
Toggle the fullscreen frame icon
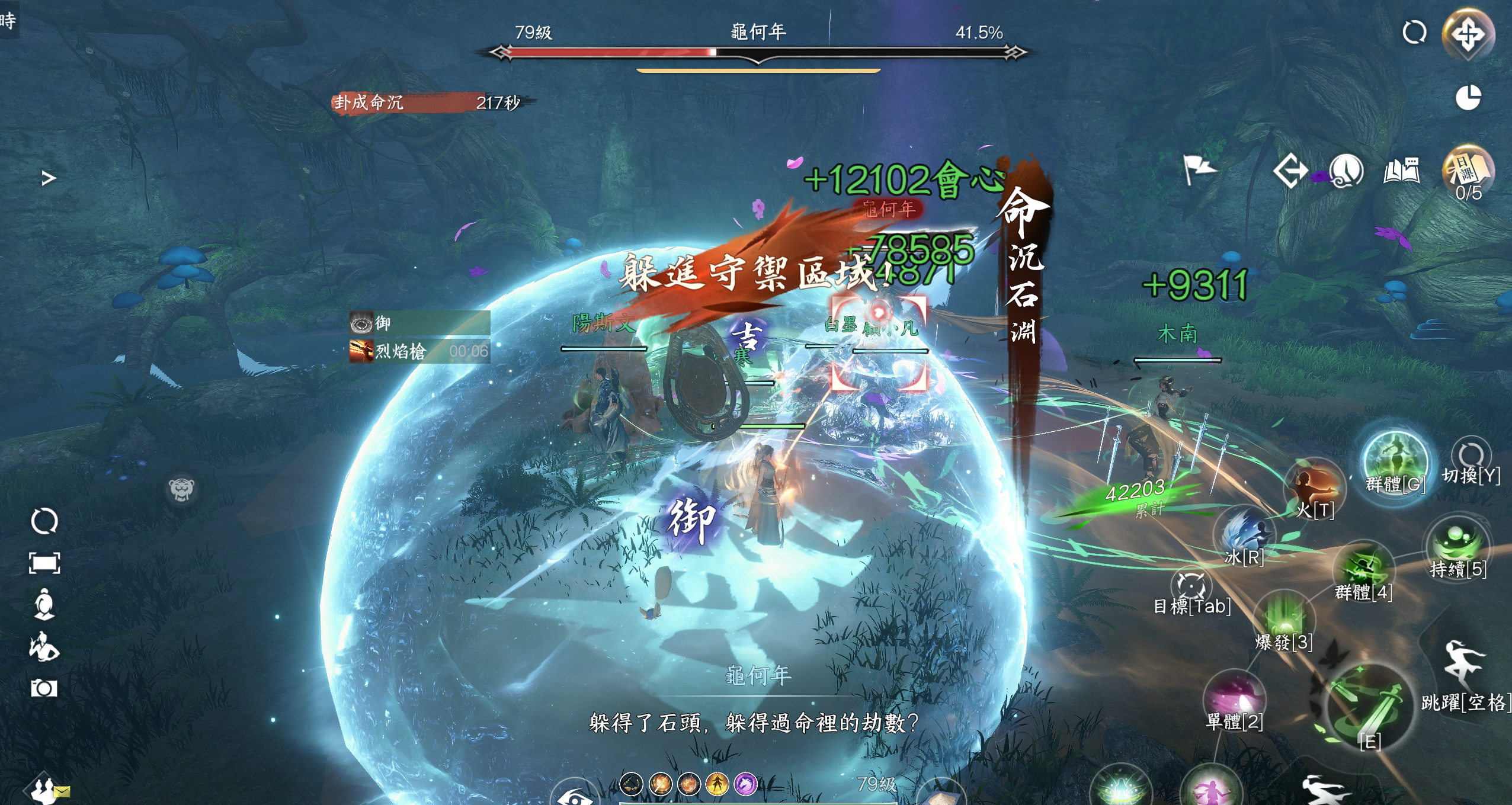[x=44, y=563]
